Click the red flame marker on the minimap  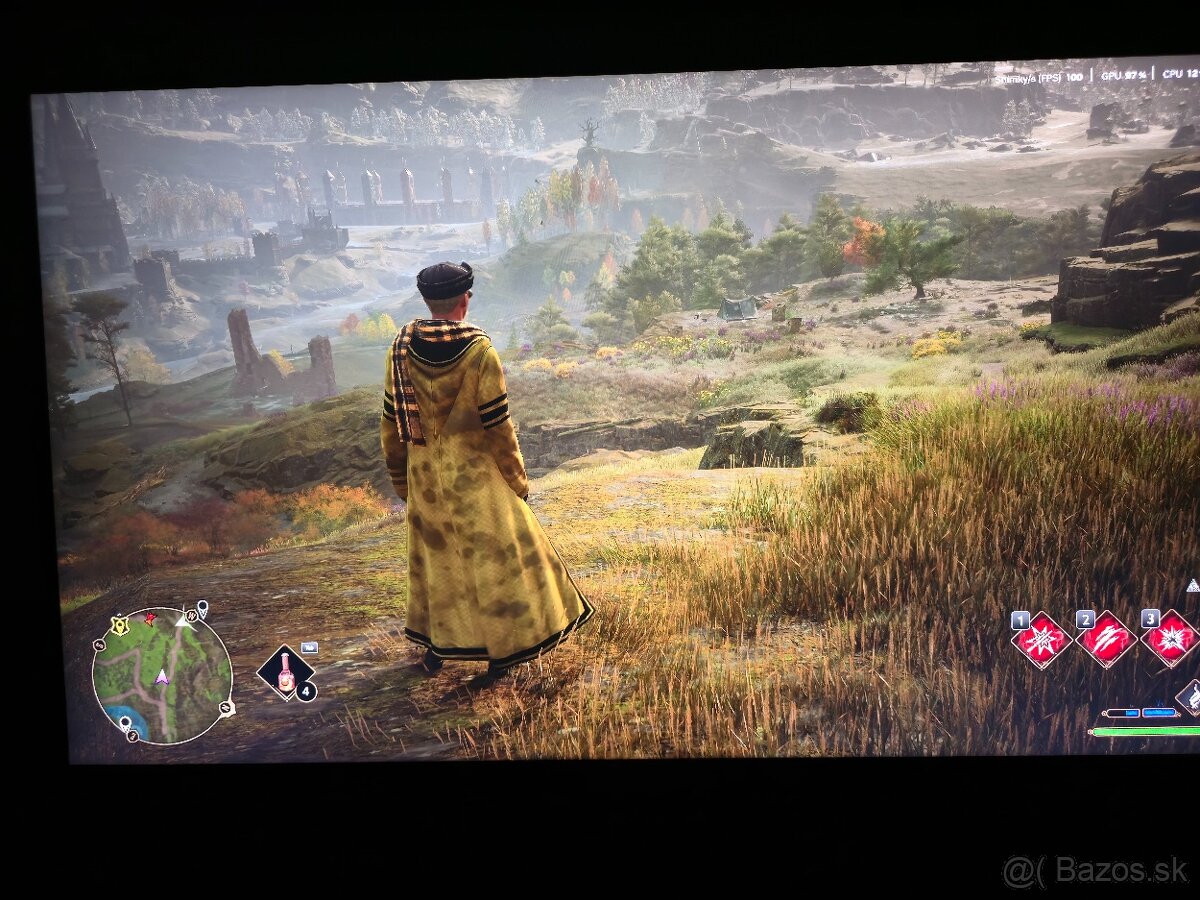pos(150,619)
